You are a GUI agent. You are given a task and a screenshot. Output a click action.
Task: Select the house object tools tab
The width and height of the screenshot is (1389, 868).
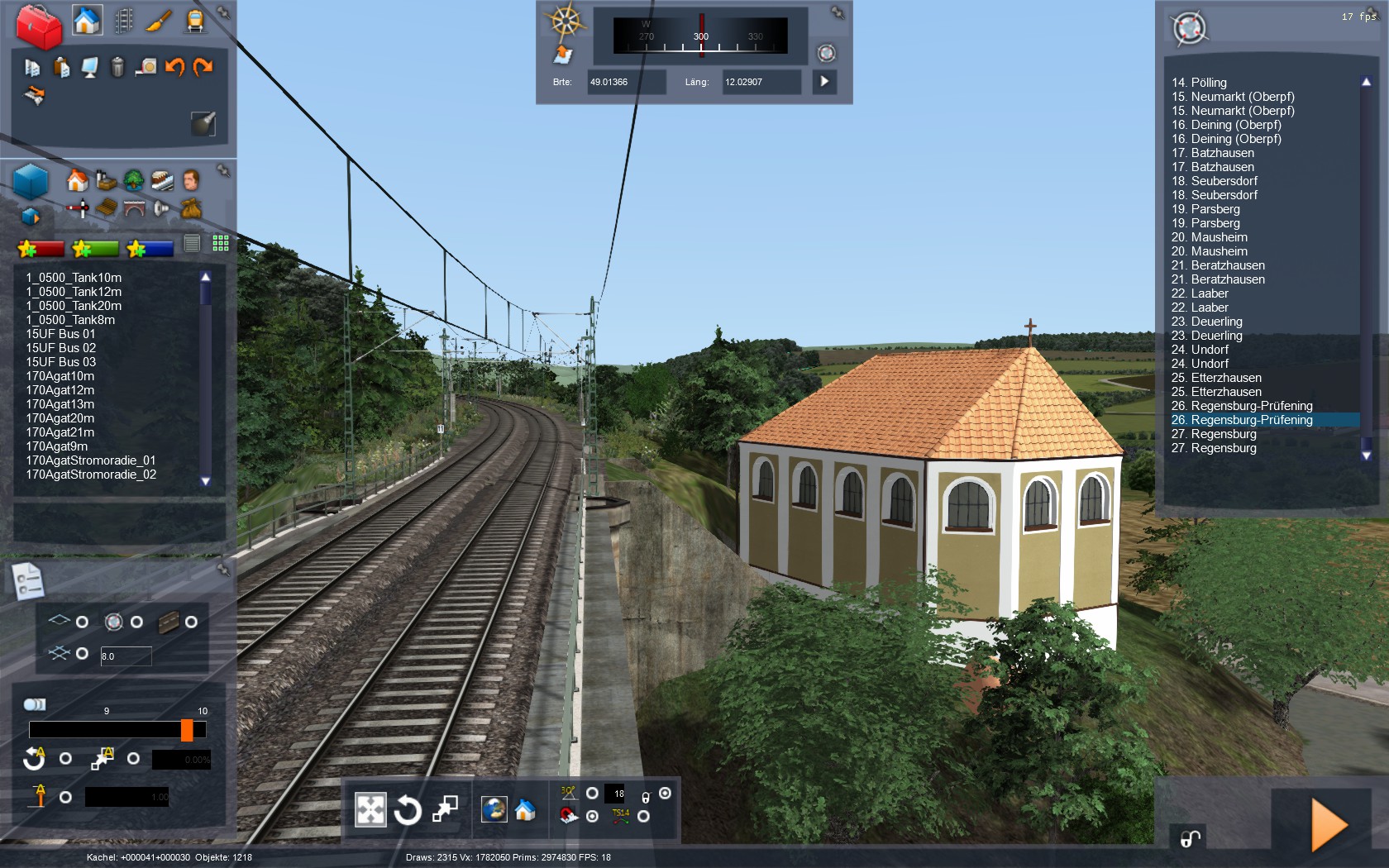pyautogui.click(x=86, y=21)
